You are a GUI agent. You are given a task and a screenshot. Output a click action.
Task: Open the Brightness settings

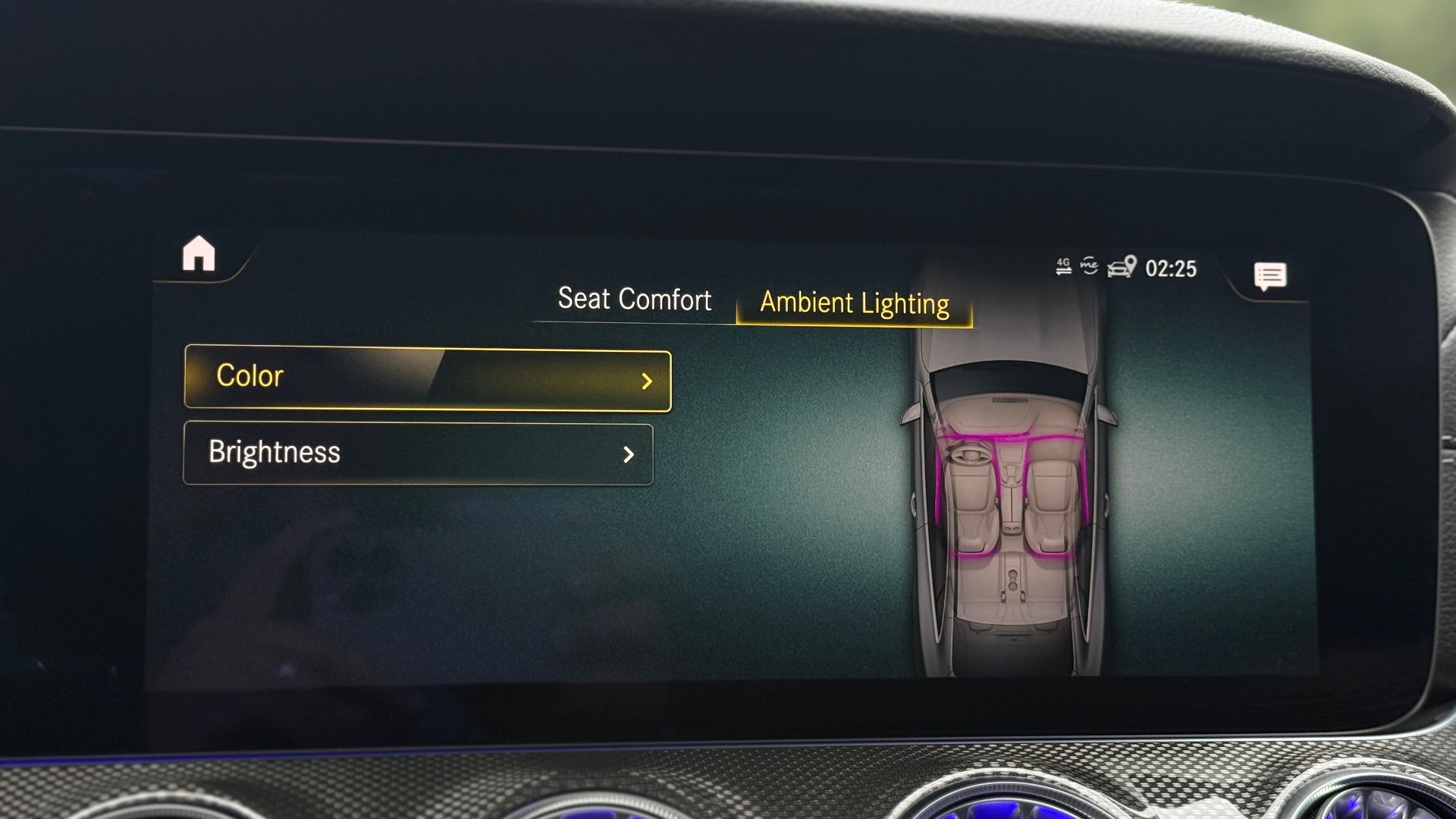(x=418, y=453)
